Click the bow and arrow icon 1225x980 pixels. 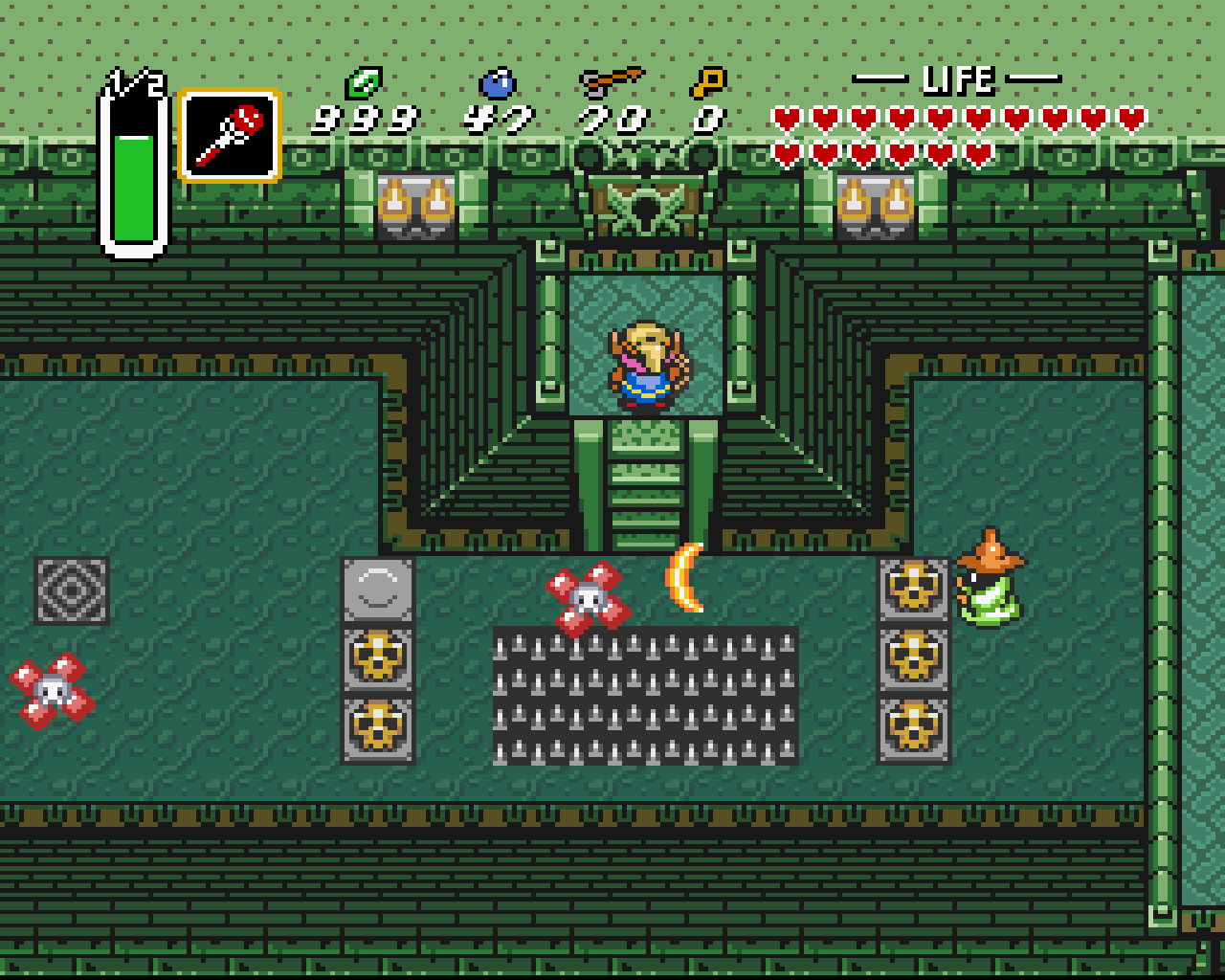click(611, 82)
